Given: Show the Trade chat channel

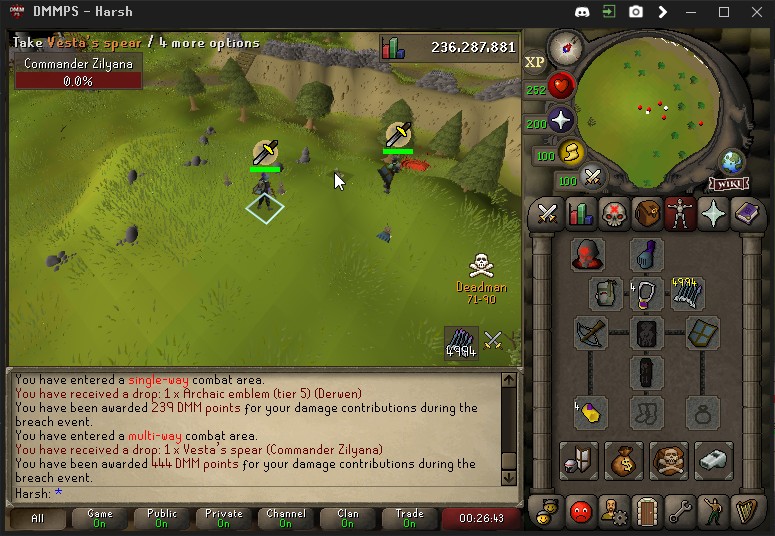Looking at the screenshot, I should click(x=409, y=518).
